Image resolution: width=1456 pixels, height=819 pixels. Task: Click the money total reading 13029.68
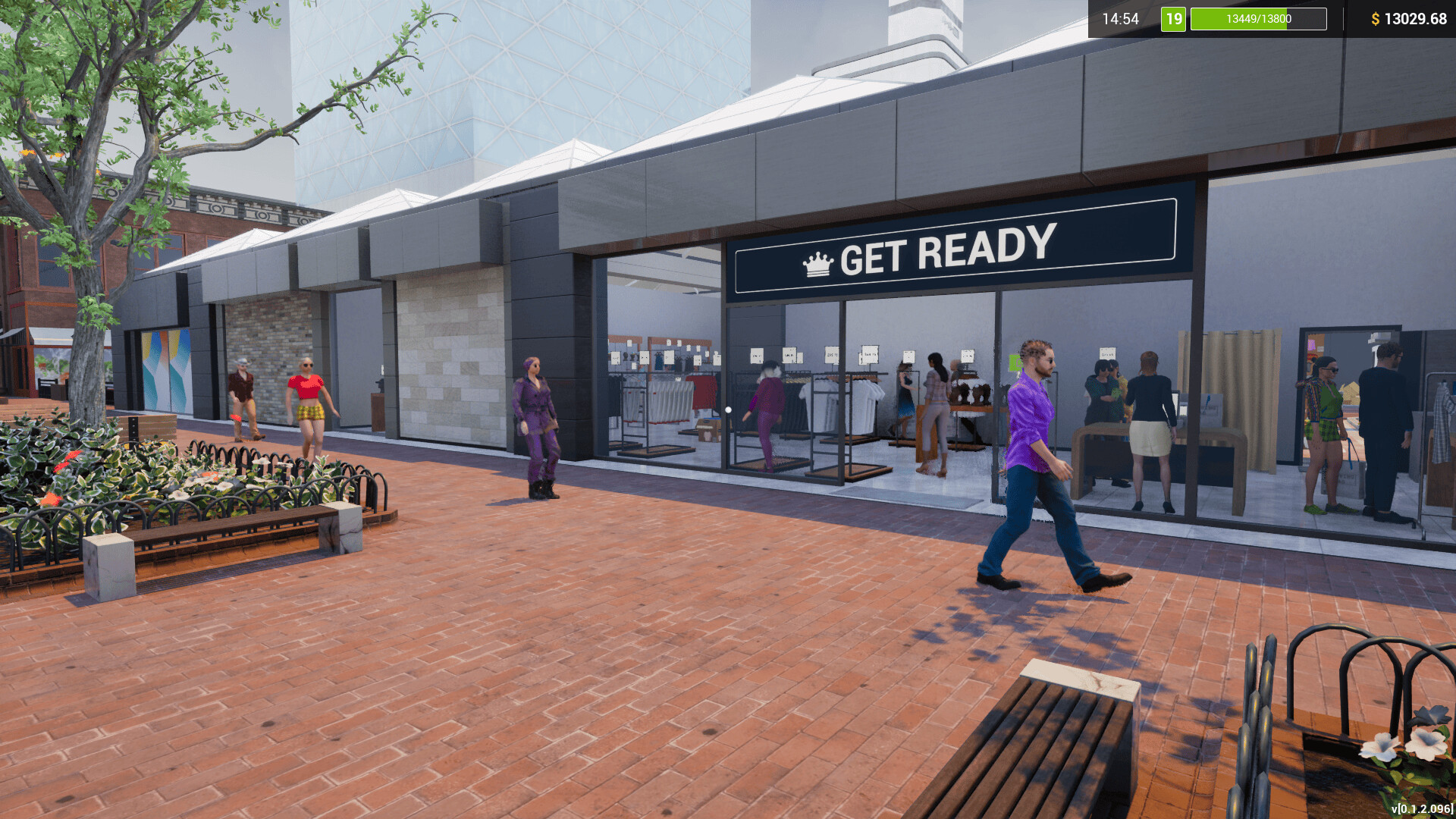(x=1417, y=20)
